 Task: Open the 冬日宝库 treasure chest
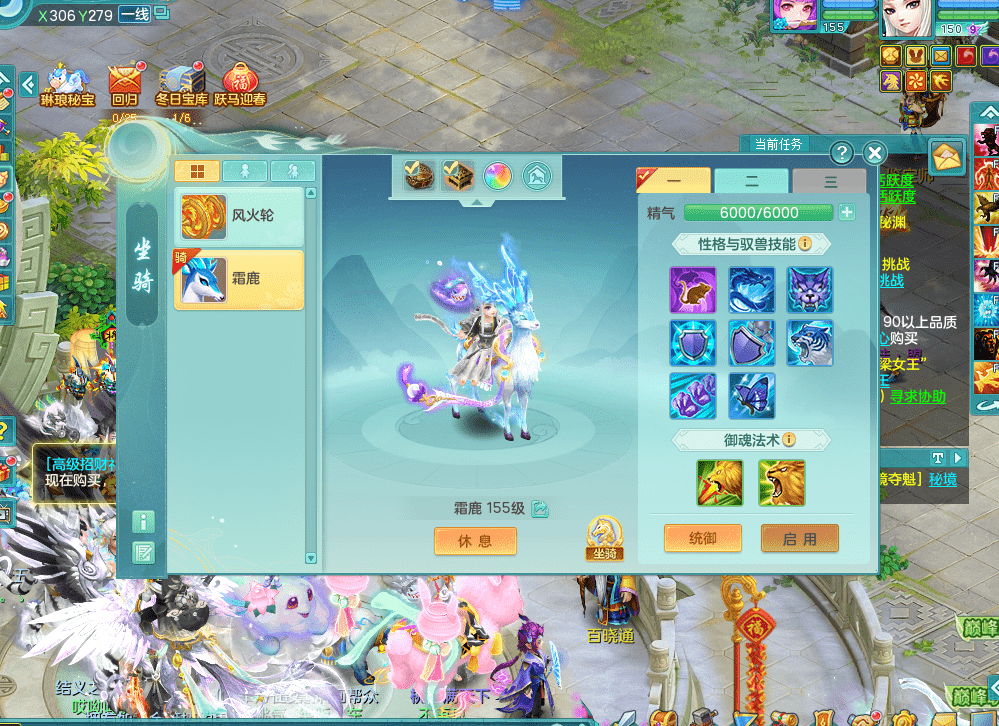pos(181,80)
